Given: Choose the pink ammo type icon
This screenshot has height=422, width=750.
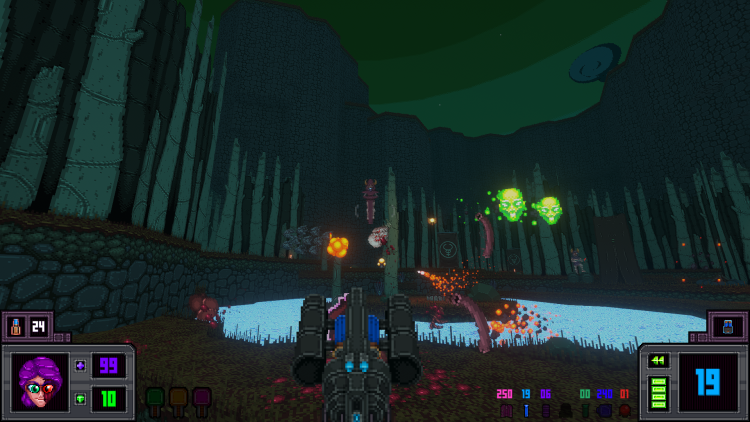Looking at the screenshot, I should pyautogui.click(x=506, y=410).
